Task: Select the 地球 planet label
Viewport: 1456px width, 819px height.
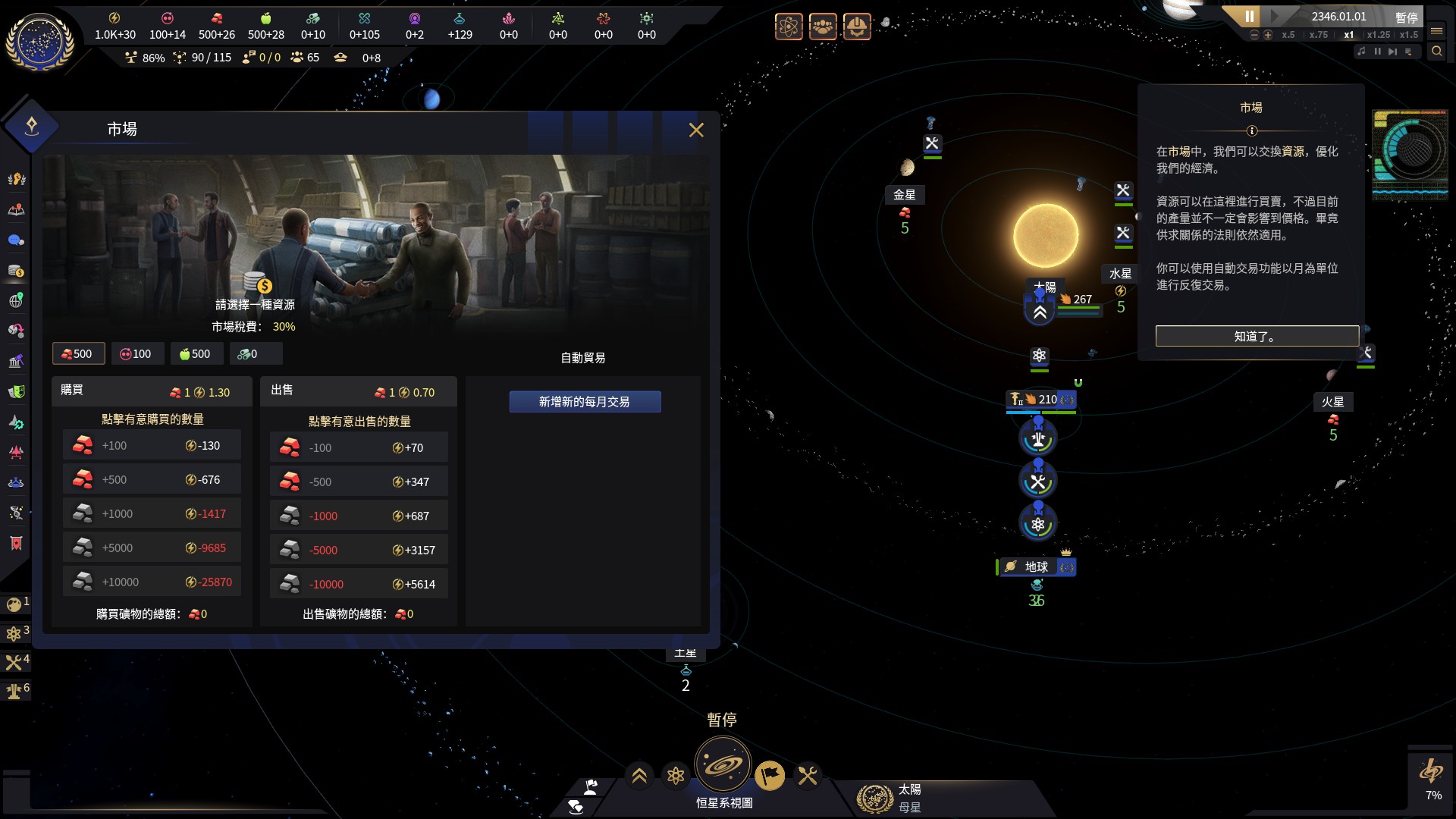Action: (x=1036, y=567)
